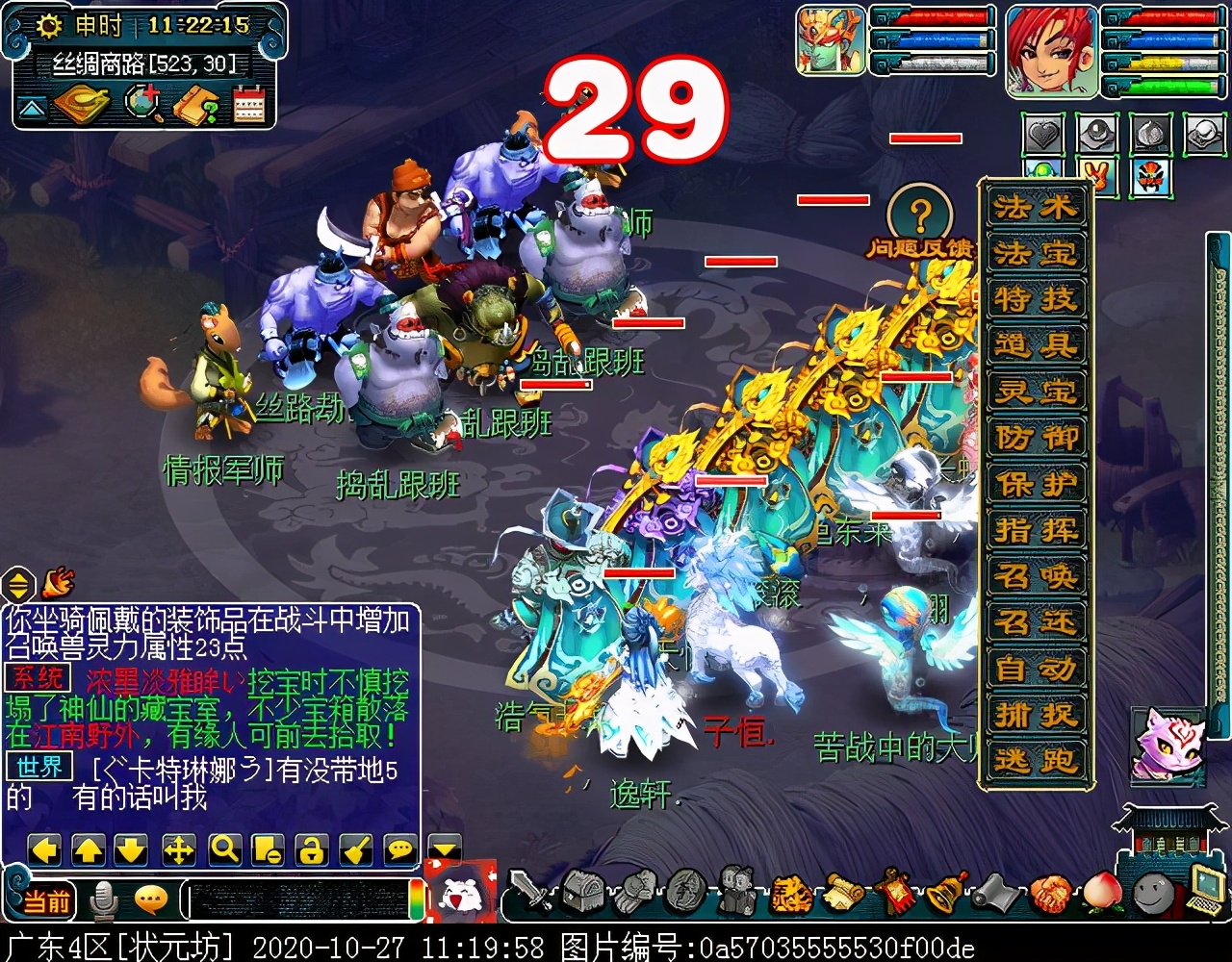Choose the 保护 protect command
The image size is (1232, 962).
(x=1035, y=483)
